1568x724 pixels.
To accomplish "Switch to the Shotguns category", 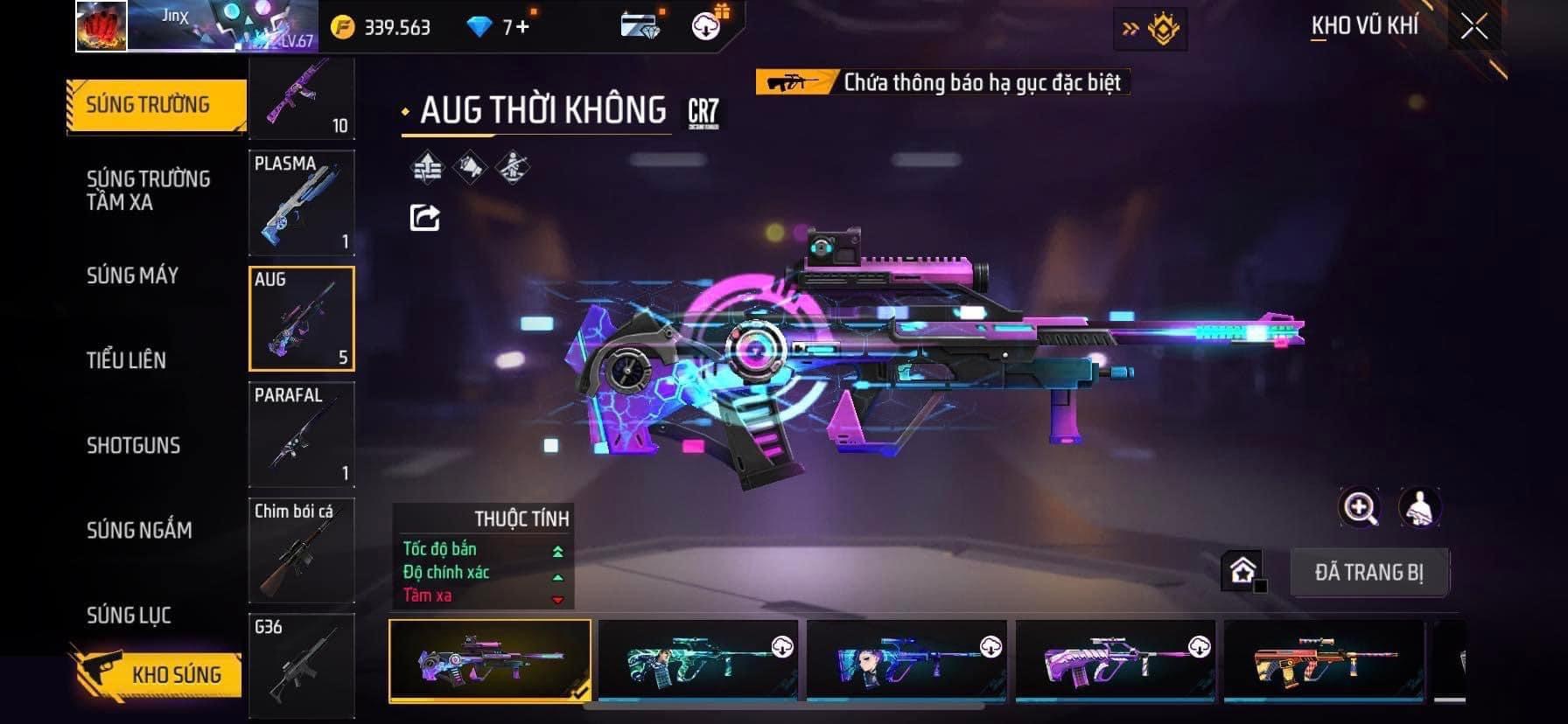I will tap(133, 445).
